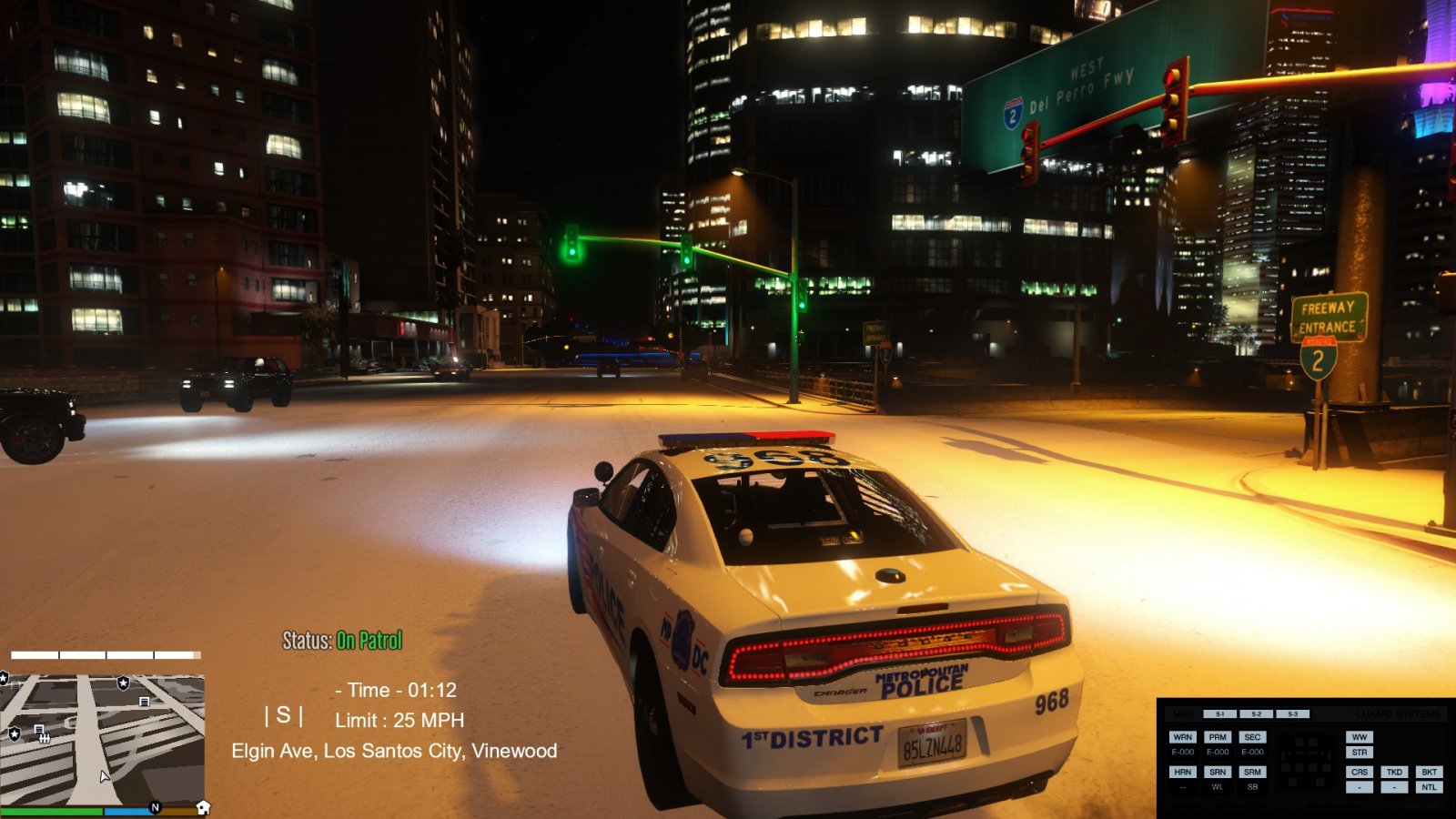
Task: Select the S-1 siren tone
Action: (1219, 714)
